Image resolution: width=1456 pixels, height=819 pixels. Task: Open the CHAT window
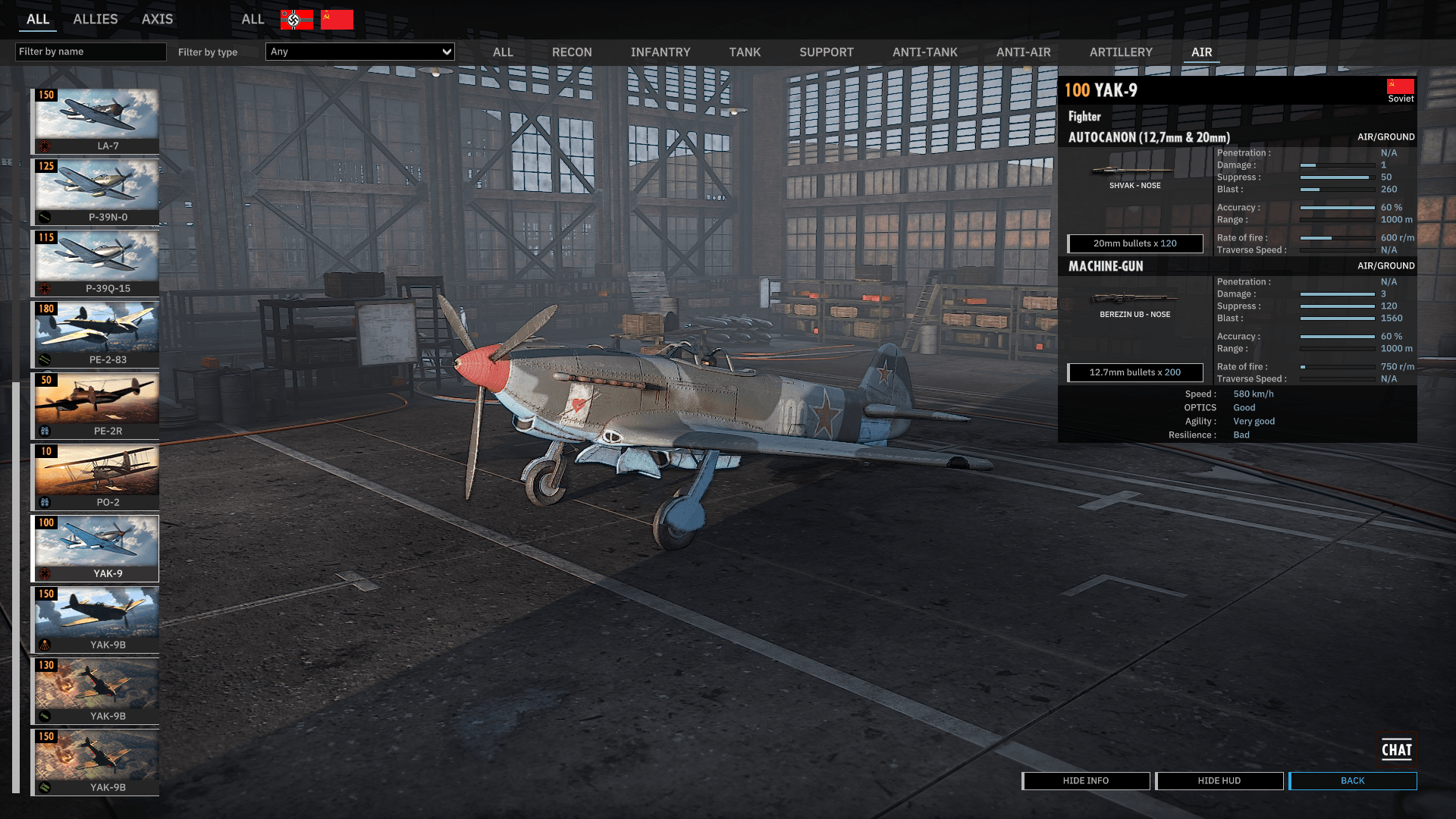pyautogui.click(x=1396, y=750)
